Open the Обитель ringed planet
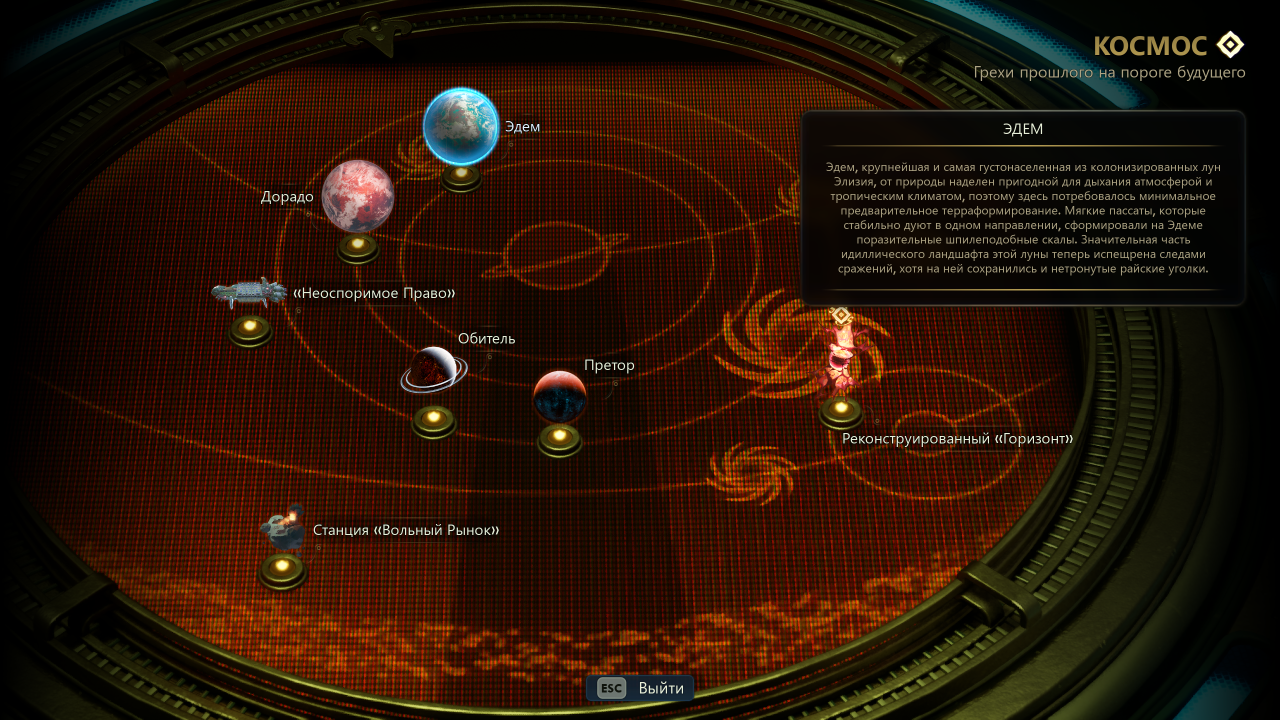This screenshot has width=1280, height=720. tap(434, 370)
